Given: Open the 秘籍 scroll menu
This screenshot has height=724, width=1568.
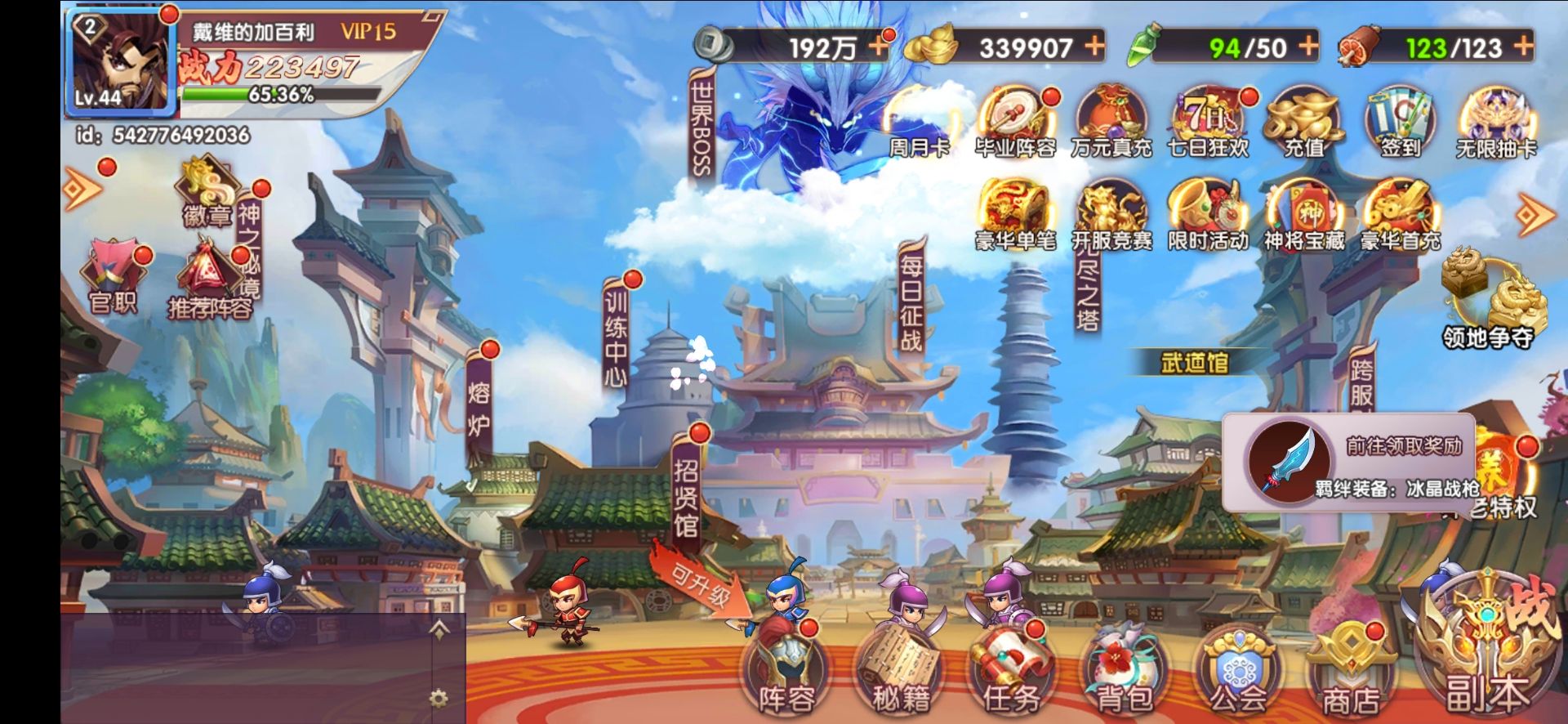Looking at the screenshot, I should (900, 674).
